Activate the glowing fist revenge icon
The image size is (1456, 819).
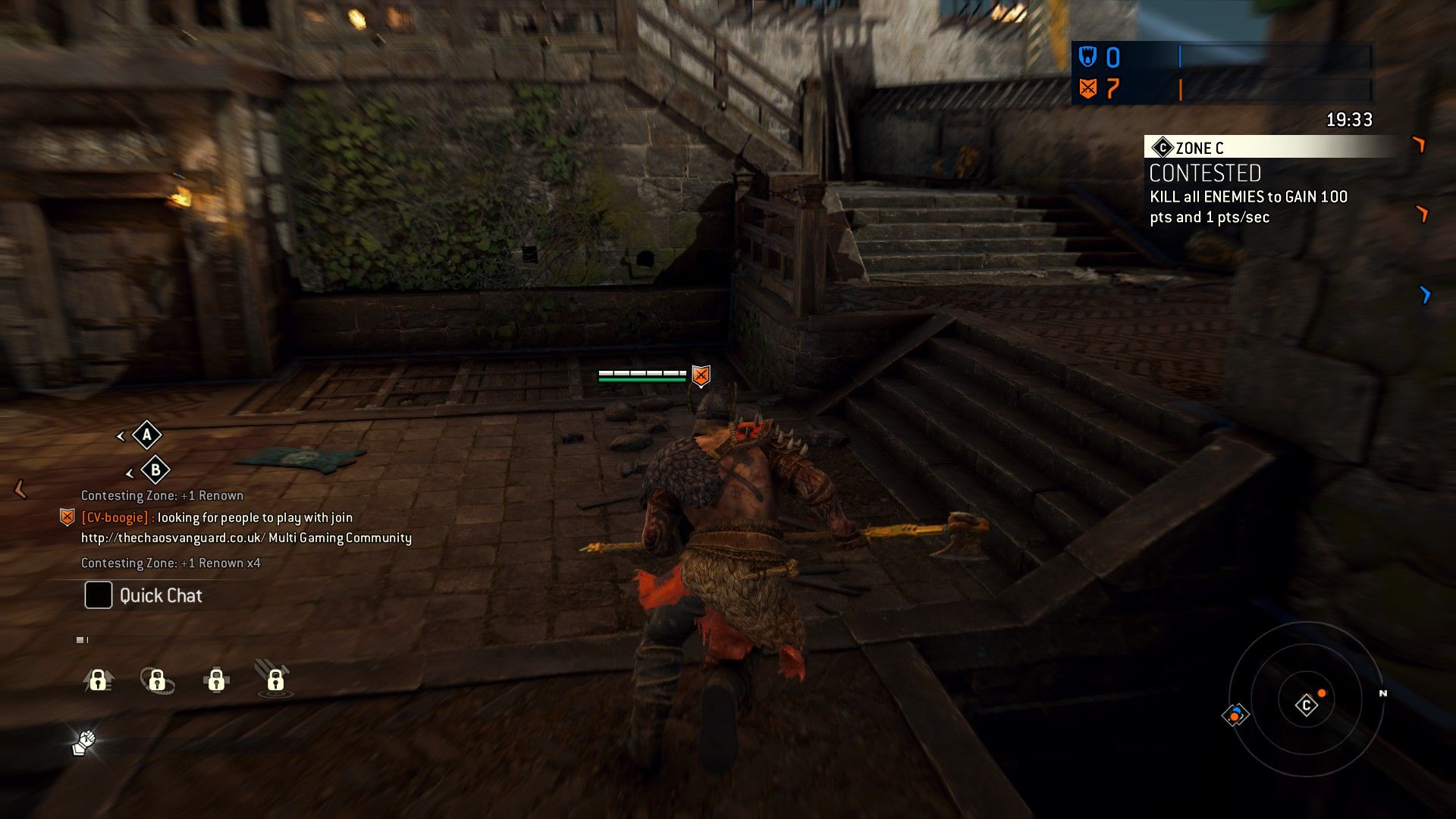(x=84, y=742)
